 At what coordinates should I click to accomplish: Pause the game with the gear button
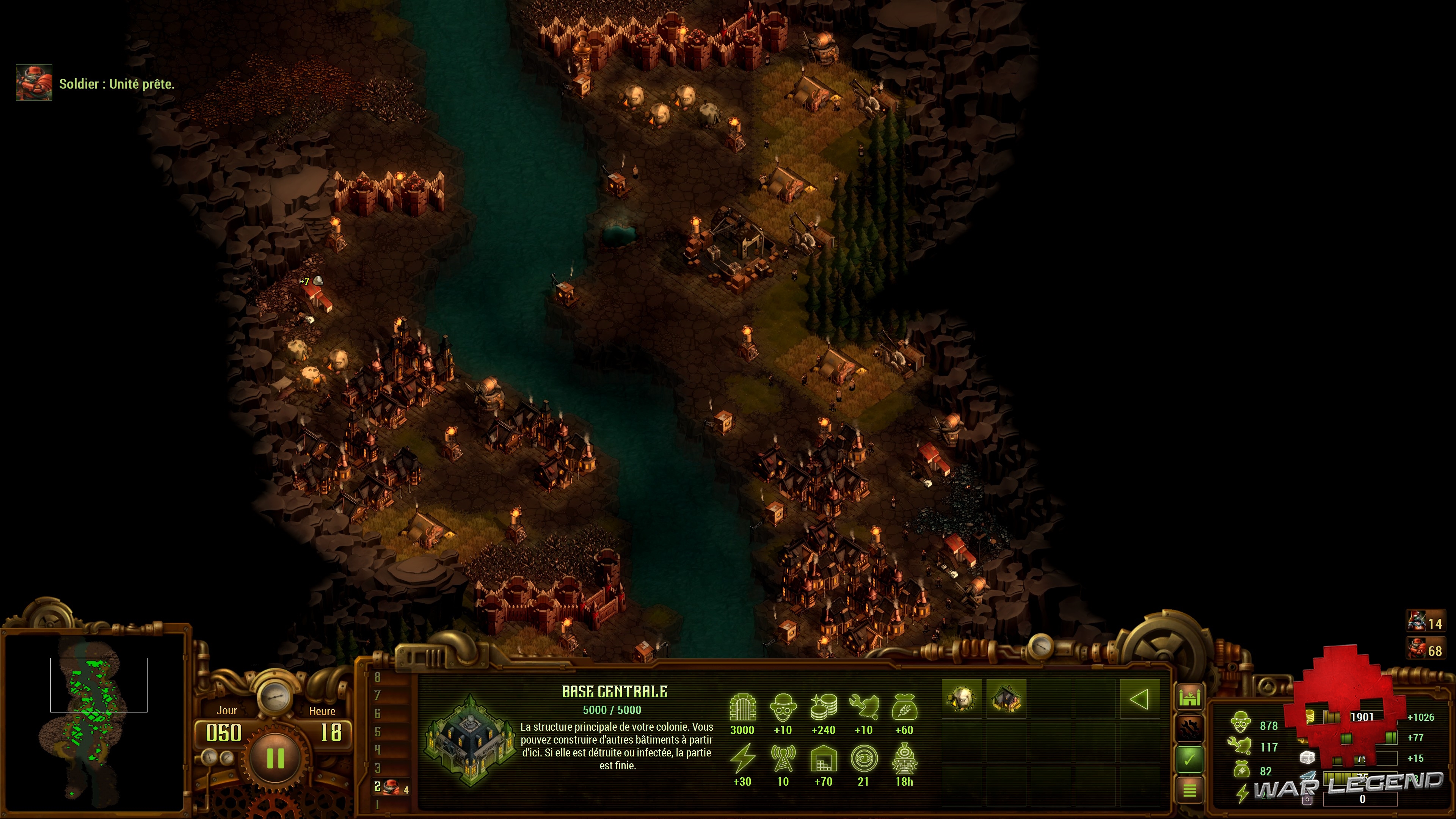click(275, 758)
